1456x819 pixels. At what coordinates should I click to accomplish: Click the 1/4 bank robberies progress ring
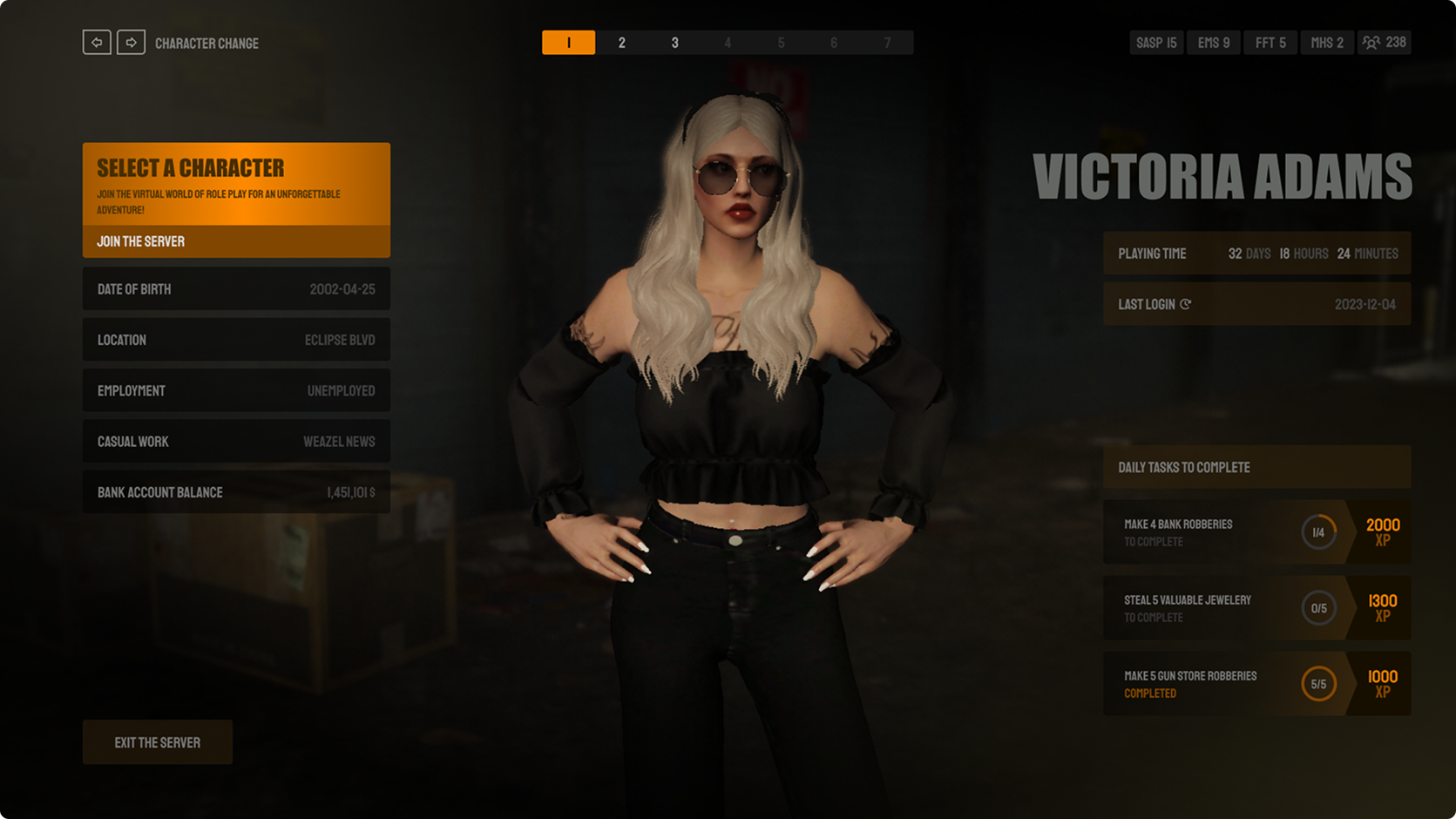[1318, 532]
